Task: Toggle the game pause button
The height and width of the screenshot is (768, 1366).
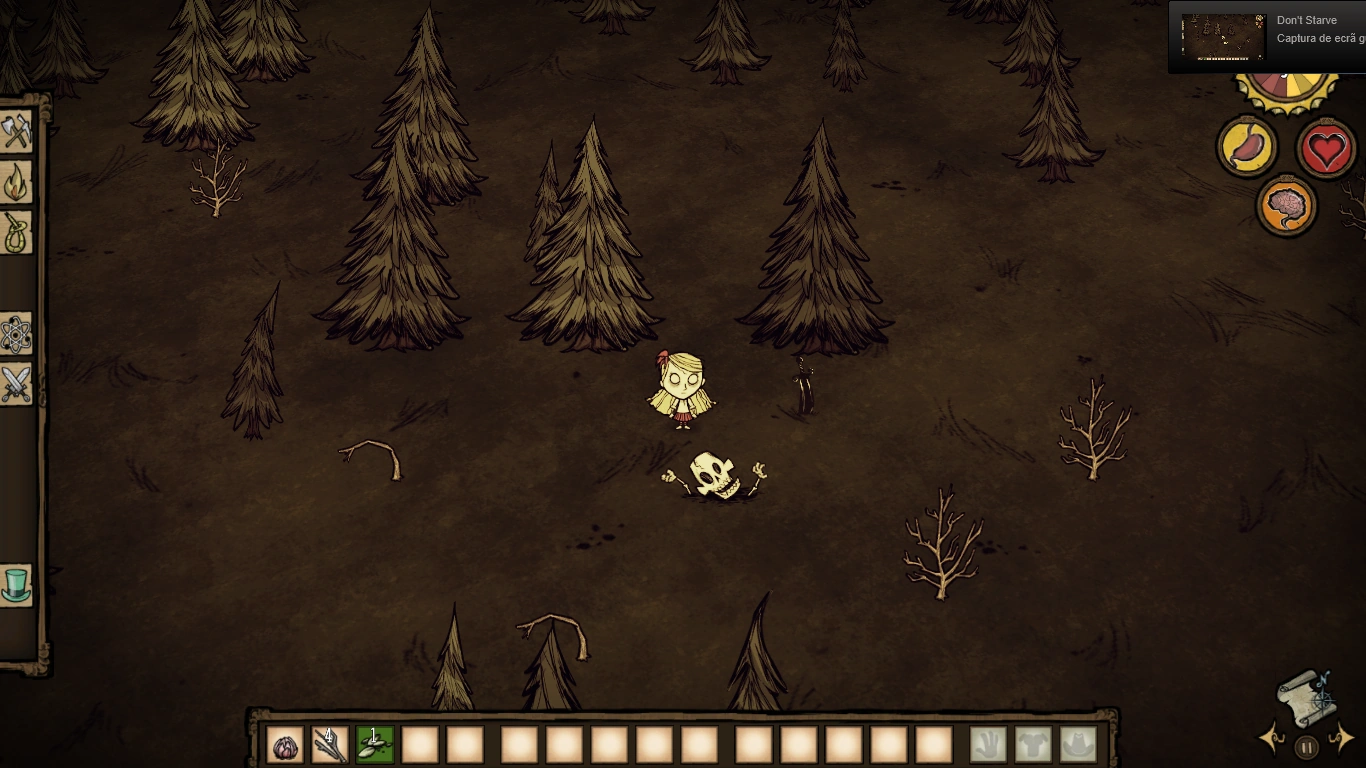Action: point(1308,746)
